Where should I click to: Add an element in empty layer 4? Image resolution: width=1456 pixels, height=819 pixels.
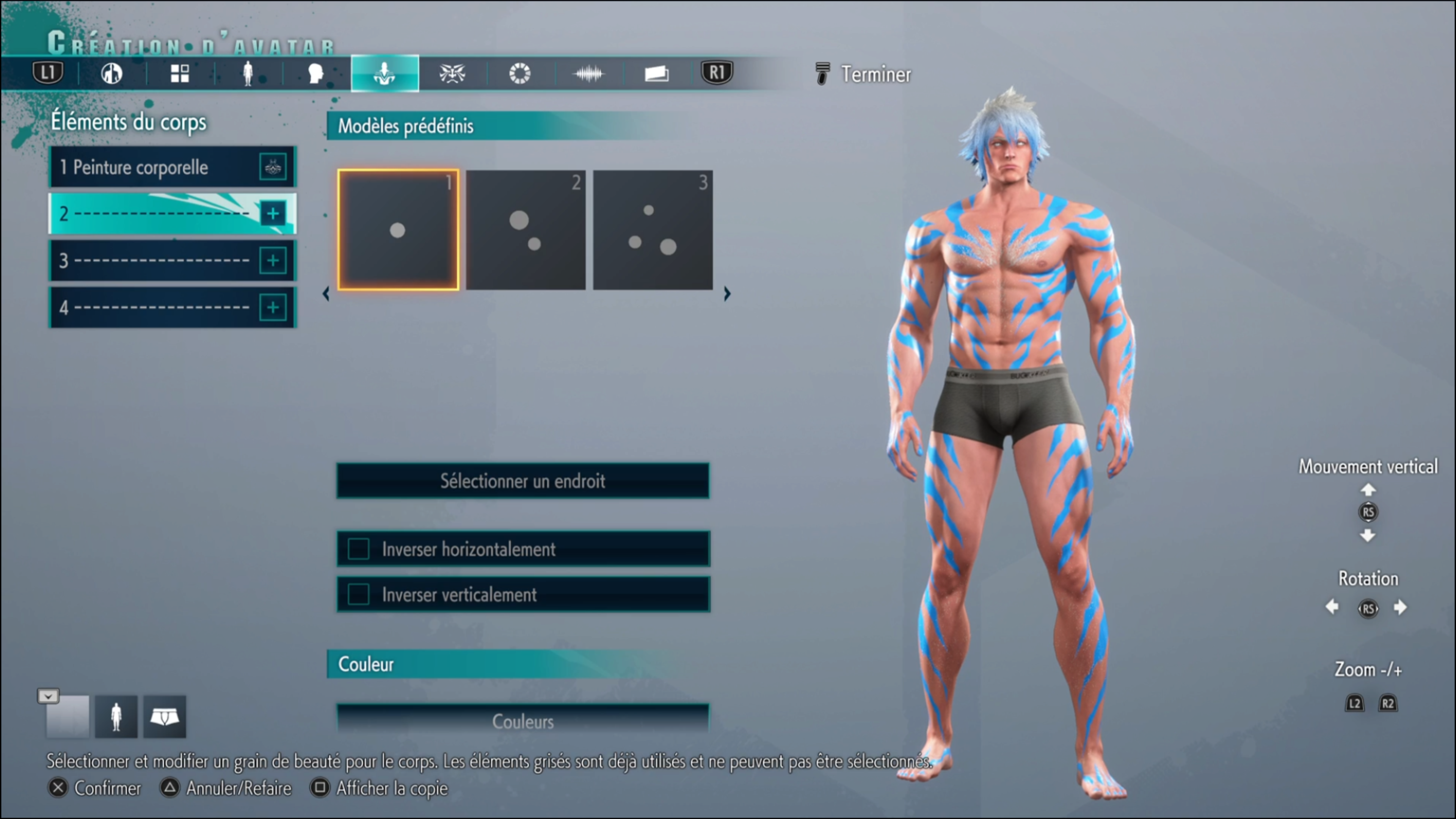coord(273,308)
